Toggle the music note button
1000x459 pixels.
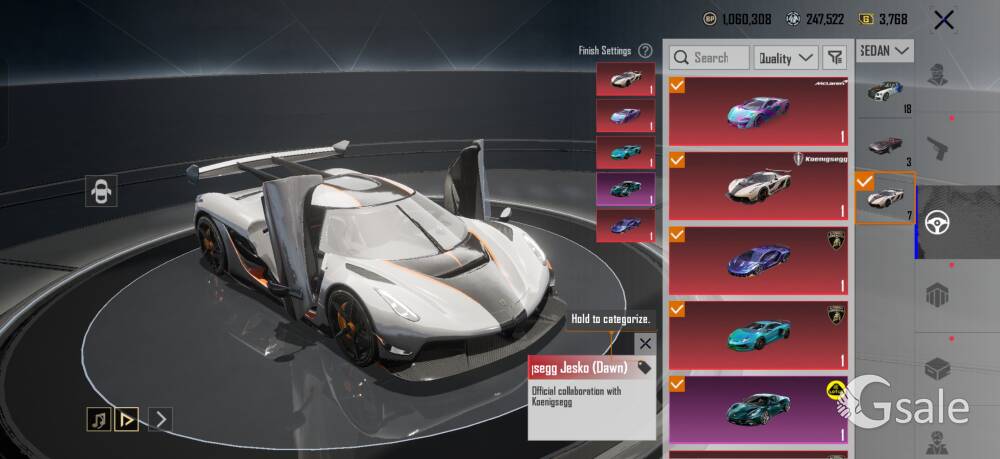tap(98, 419)
